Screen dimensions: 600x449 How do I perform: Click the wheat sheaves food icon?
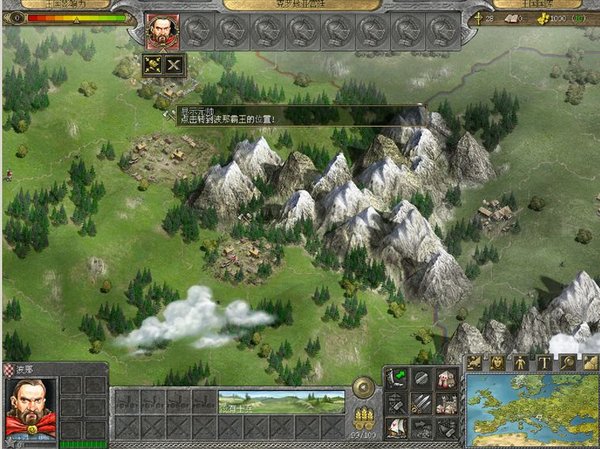coord(364,414)
